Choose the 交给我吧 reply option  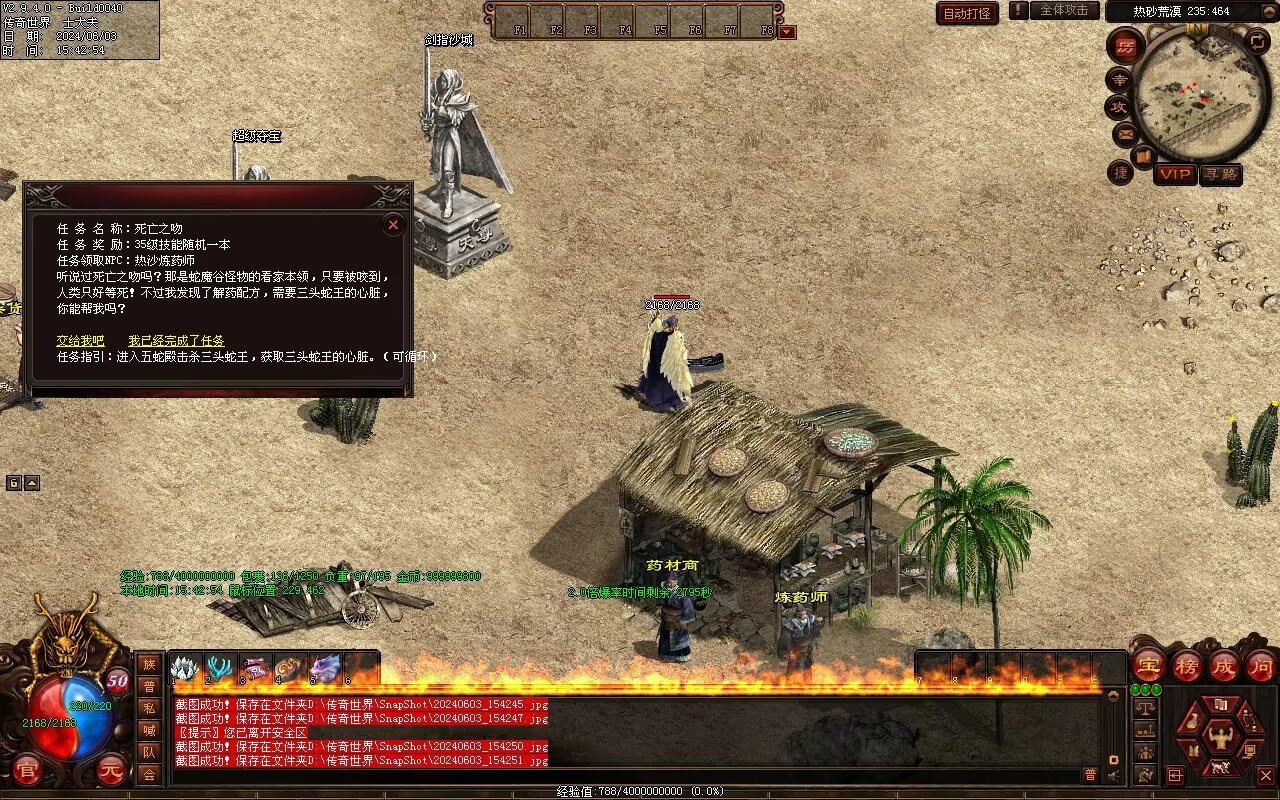click(x=80, y=341)
